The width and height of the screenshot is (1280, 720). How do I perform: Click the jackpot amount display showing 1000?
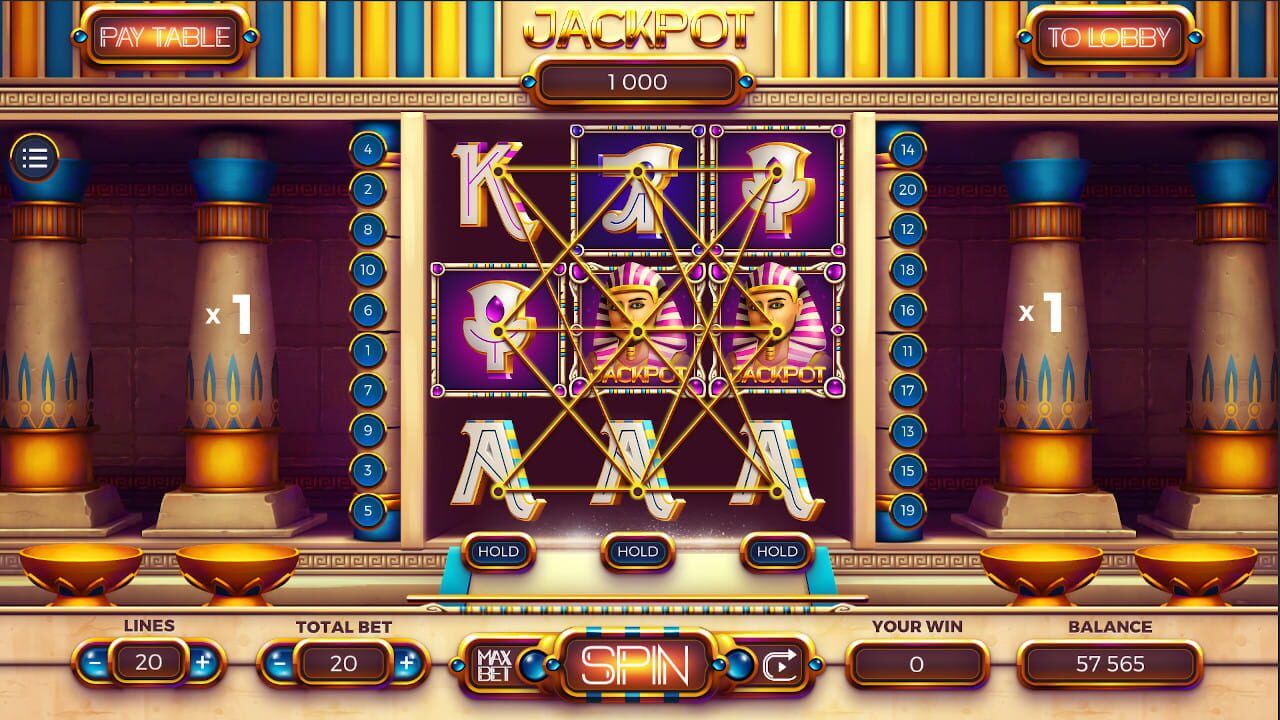(x=639, y=83)
